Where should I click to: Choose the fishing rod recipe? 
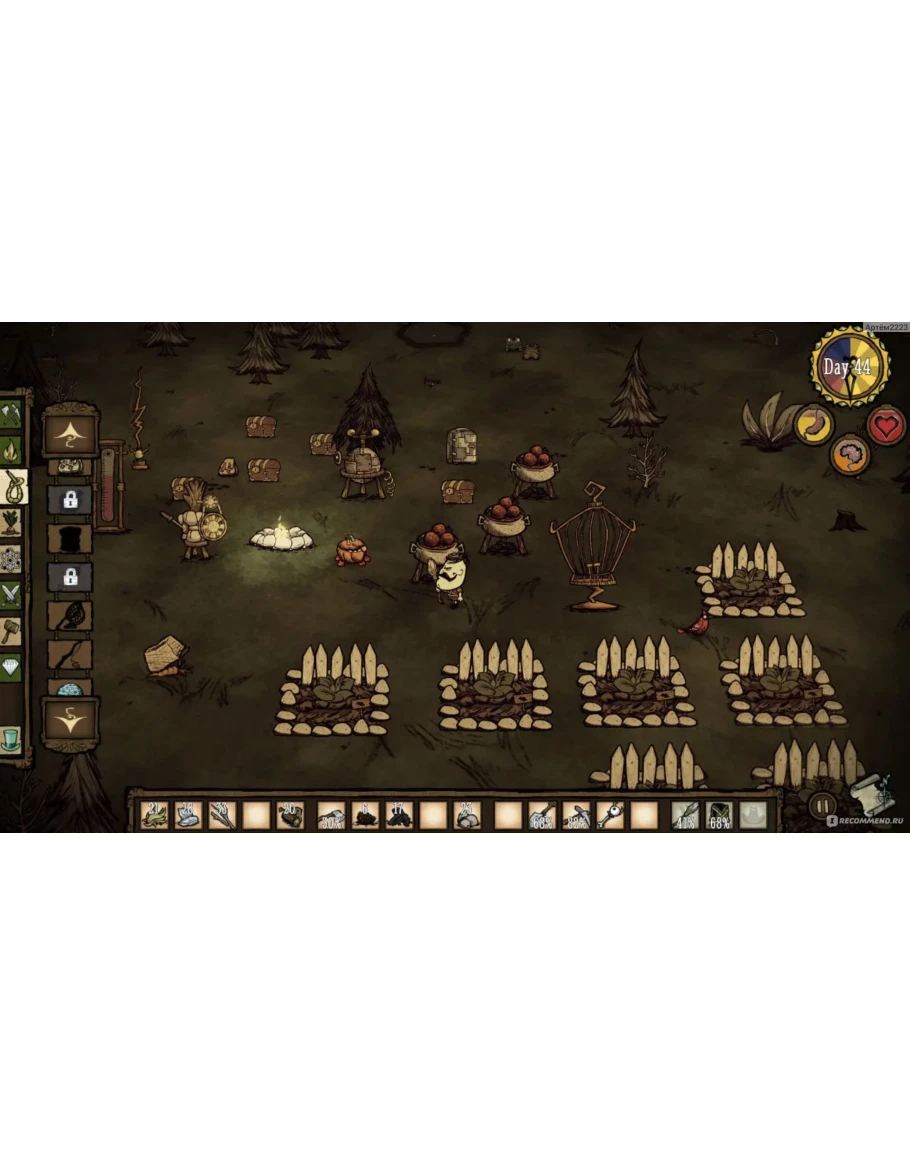(70, 655)
